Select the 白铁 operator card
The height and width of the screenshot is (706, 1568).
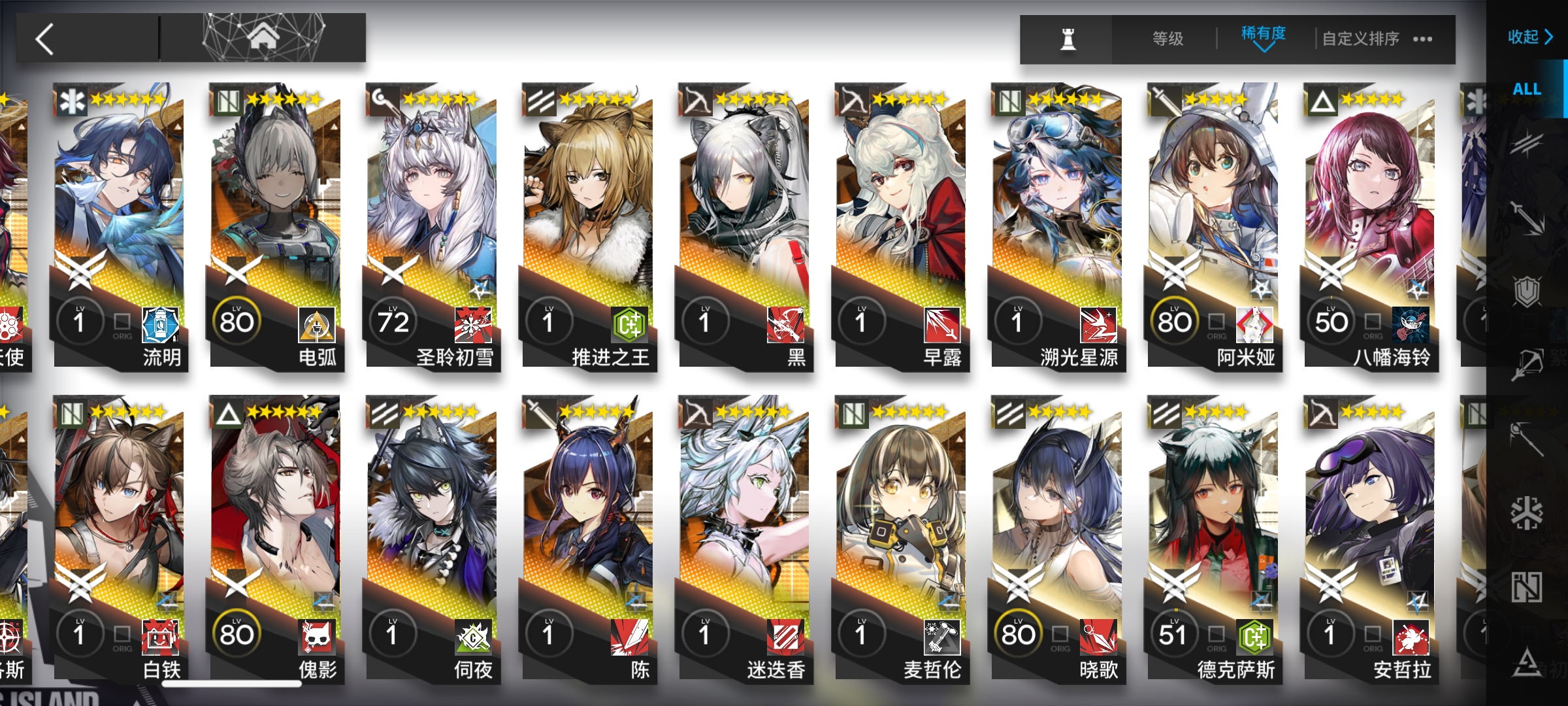coord(119,536)
